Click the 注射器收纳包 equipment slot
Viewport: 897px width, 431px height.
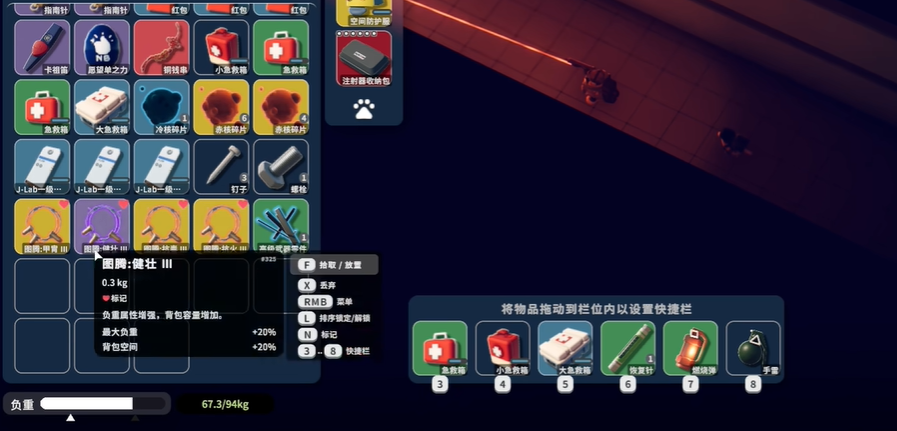pyautogui.click(x=364, y=57)
